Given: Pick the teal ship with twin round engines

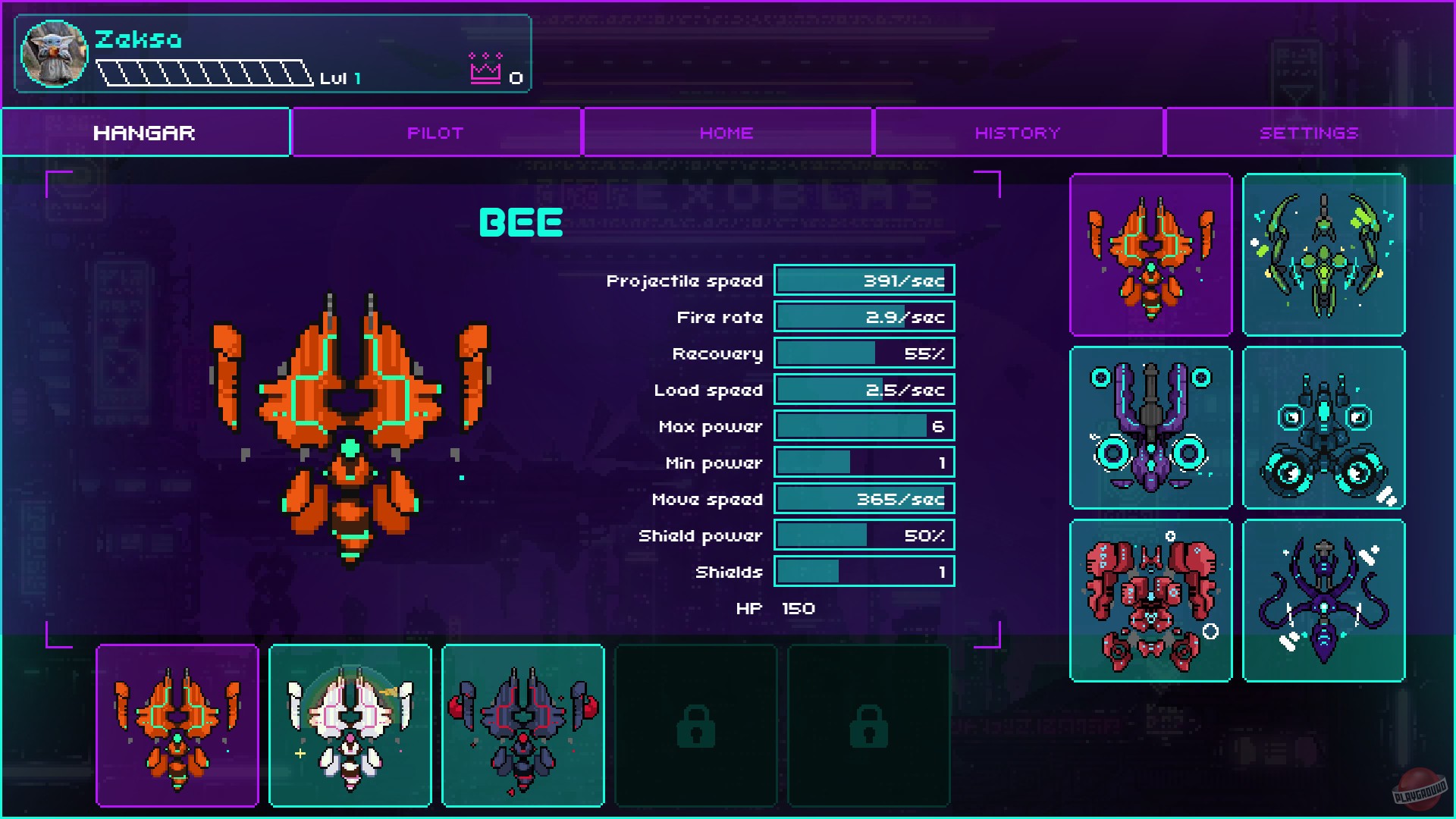Looking at the screenshot, I should [1323, 428].
